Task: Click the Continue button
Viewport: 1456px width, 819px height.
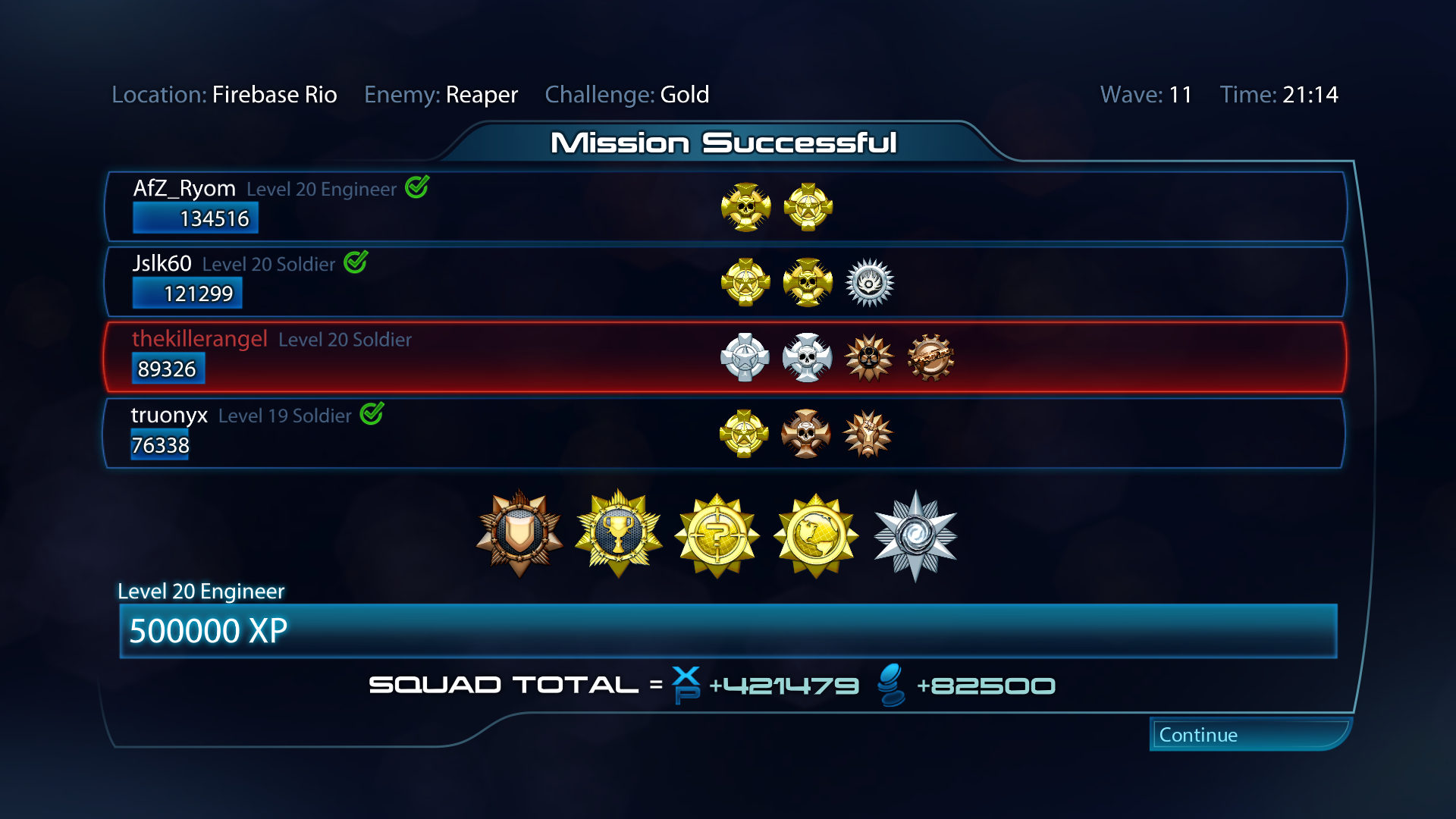Action: coord(1249,734)
